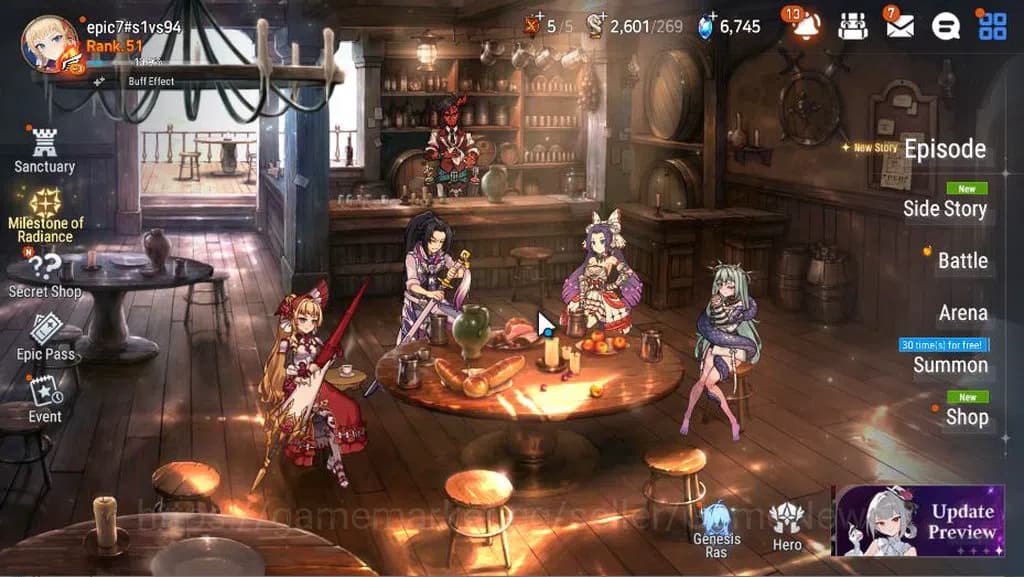Open Side Story
The image size is (1024, 577).
click(x=944, y=208)
